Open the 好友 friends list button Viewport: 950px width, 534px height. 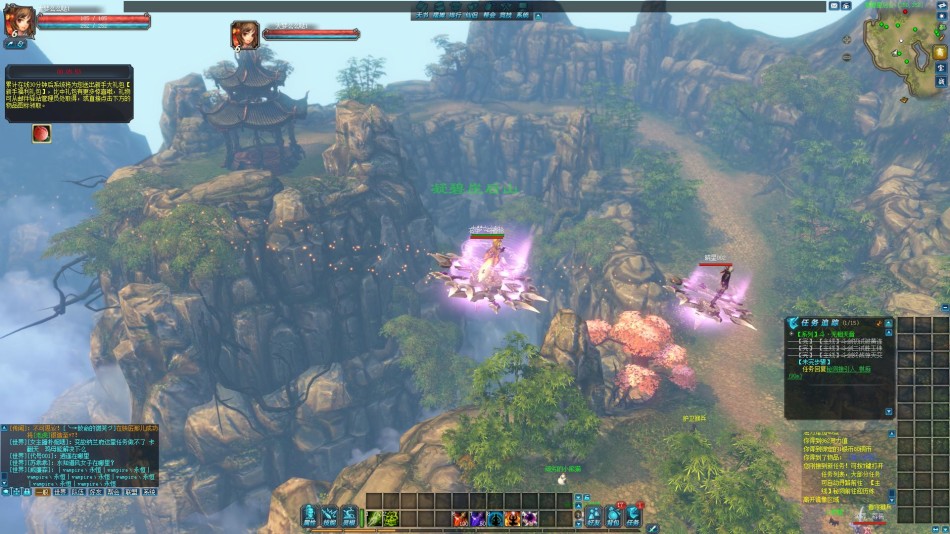tap(594, 516)
